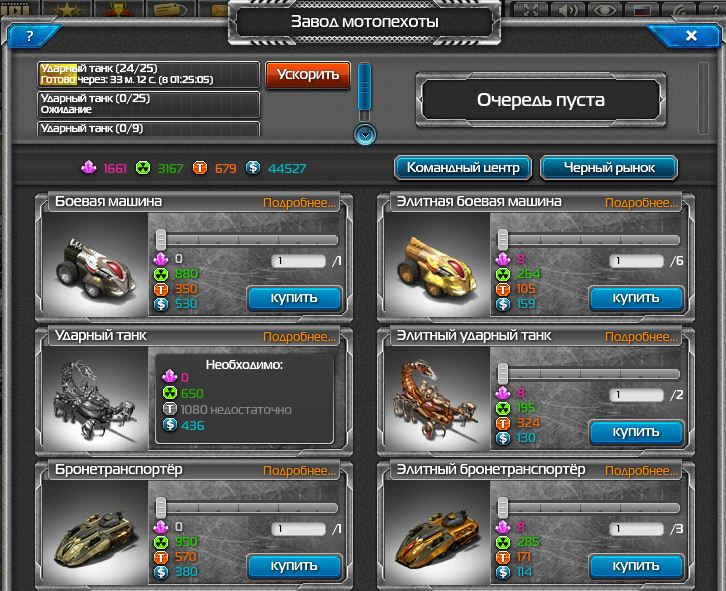Buy the Элитная боевая машина

pyautogui.click(x=636, y=297)
